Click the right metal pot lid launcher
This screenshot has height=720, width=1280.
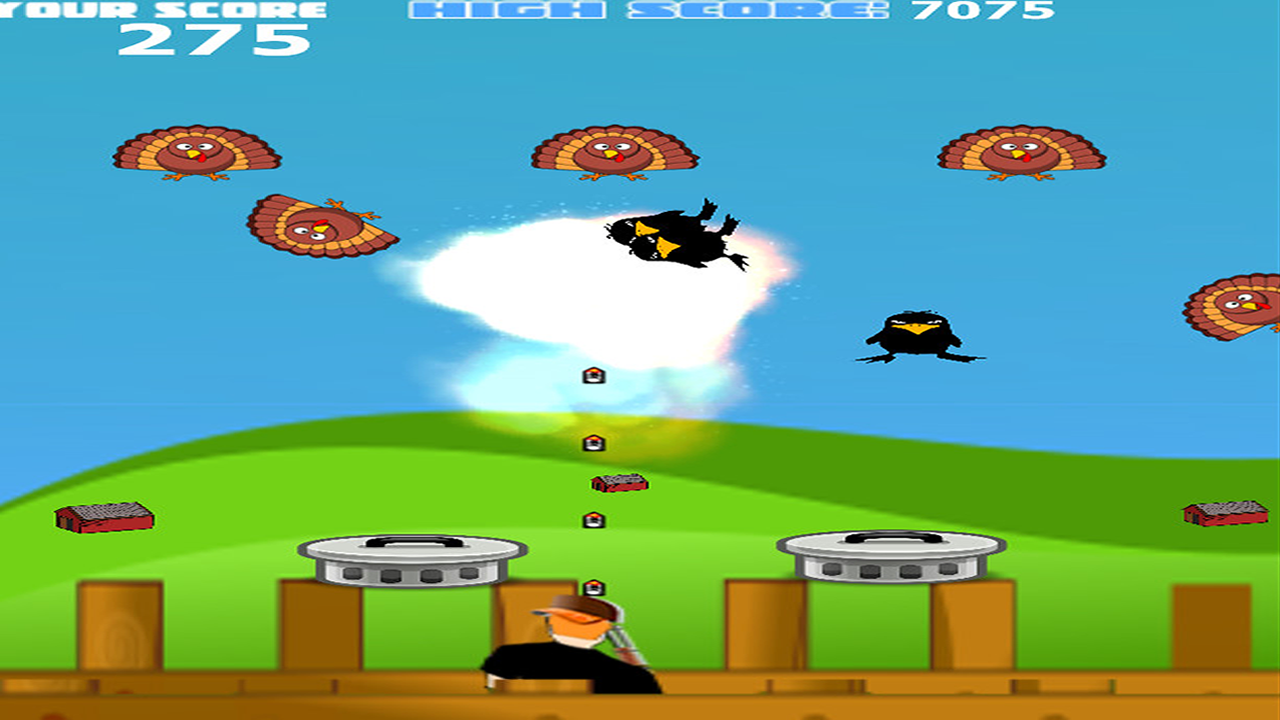[x=890, y=555]
